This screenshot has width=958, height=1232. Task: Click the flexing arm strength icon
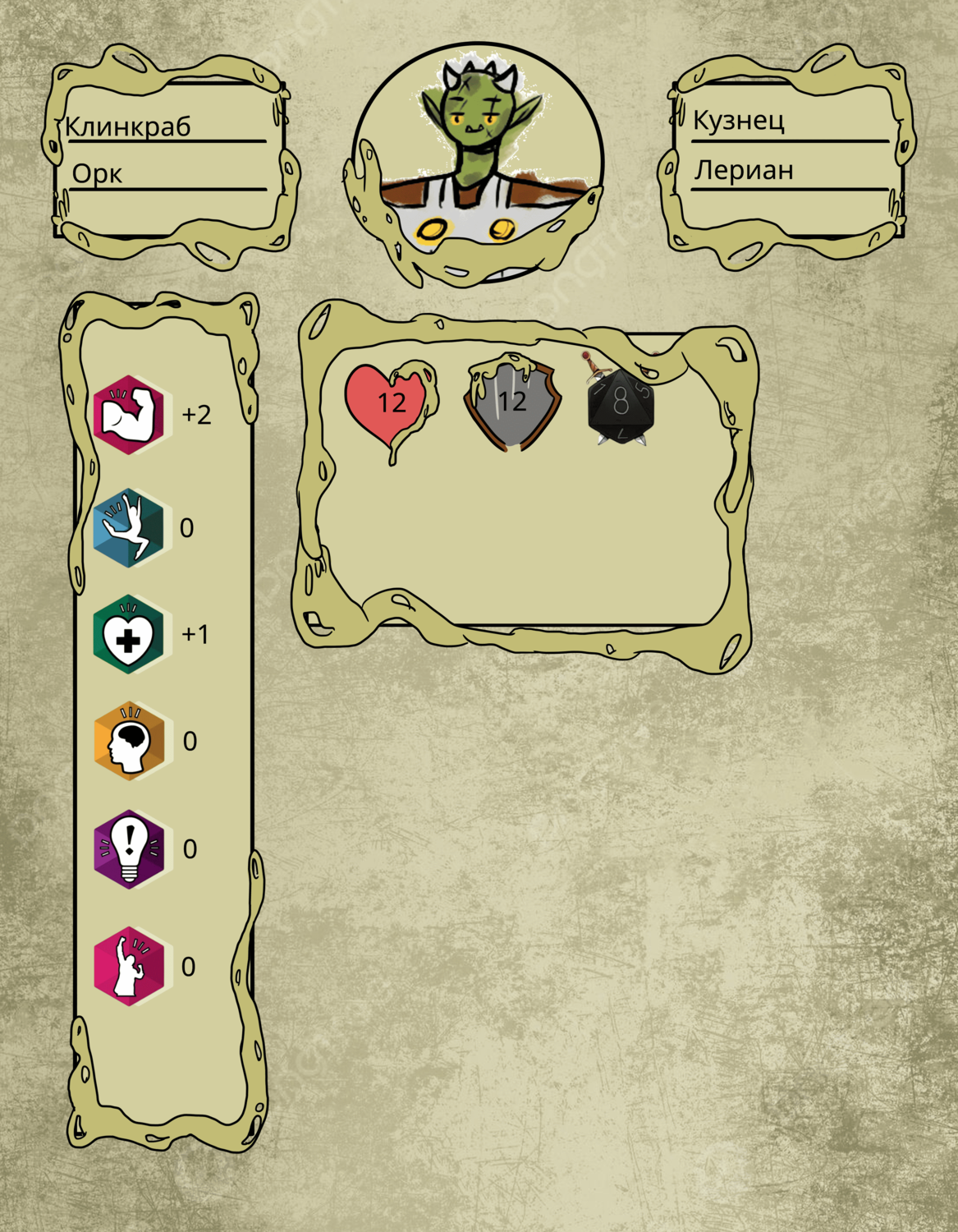[129, 415]
